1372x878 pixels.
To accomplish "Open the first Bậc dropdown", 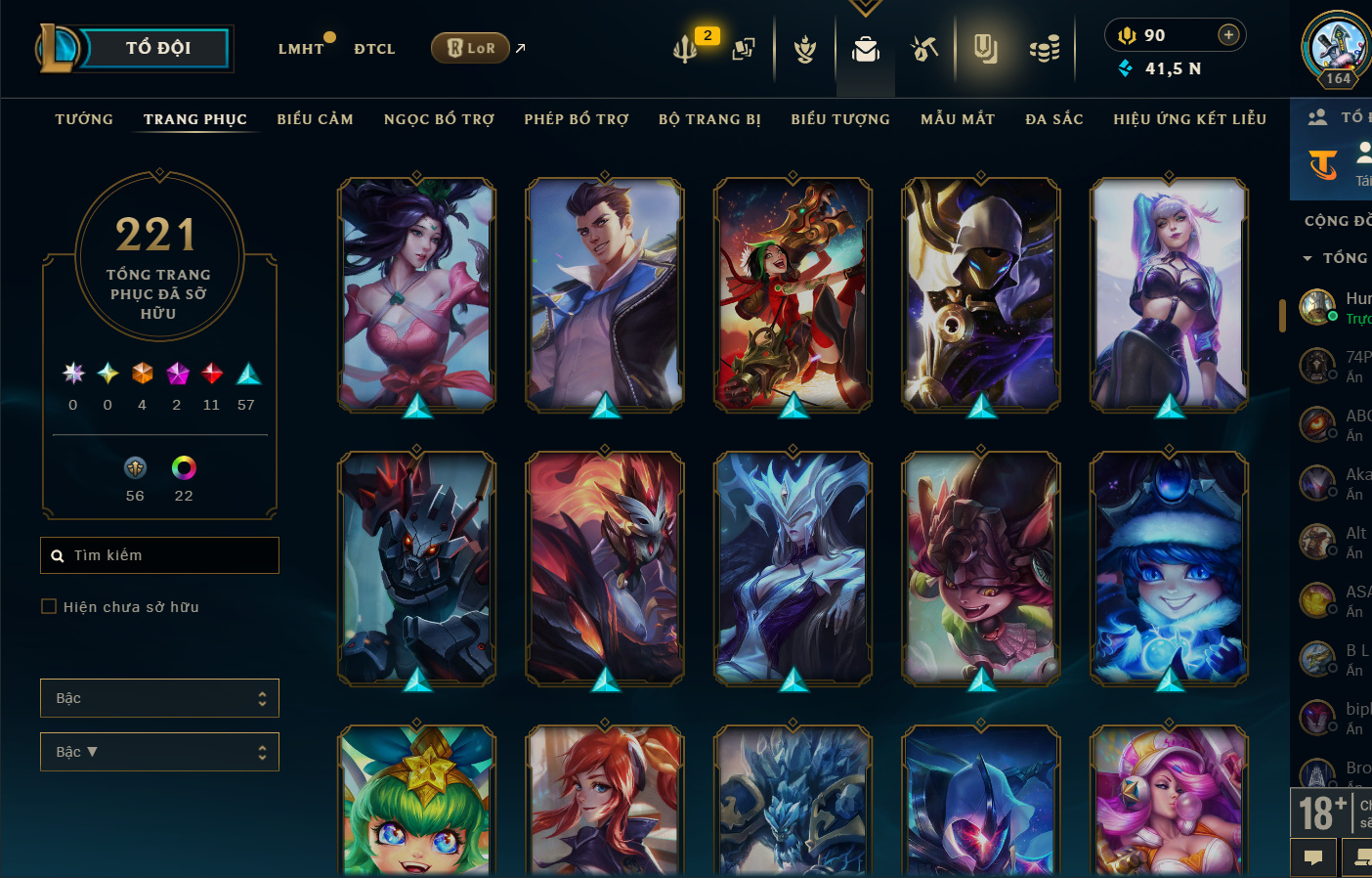I will click(x=159, y=698).
